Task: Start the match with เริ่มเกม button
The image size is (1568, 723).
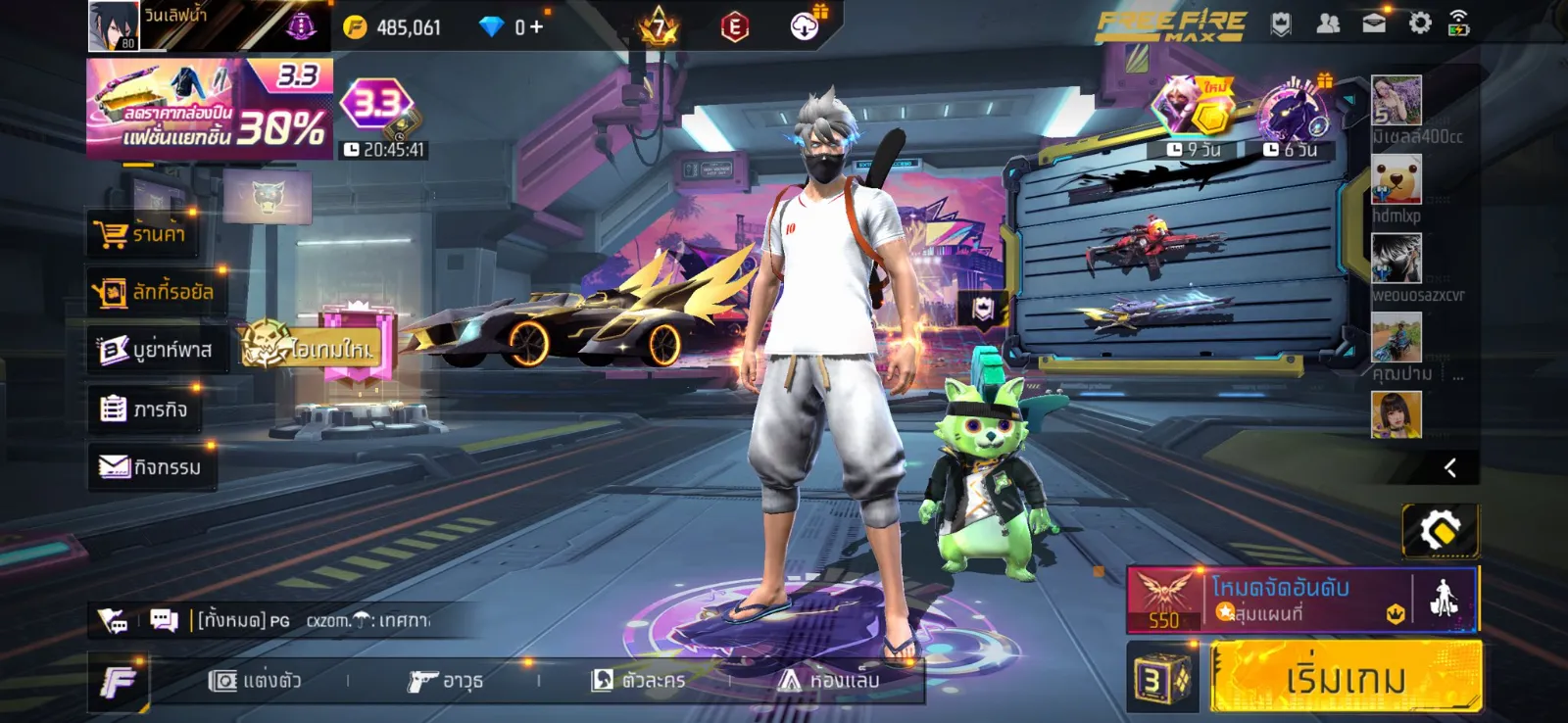Action: point(1345,677)
